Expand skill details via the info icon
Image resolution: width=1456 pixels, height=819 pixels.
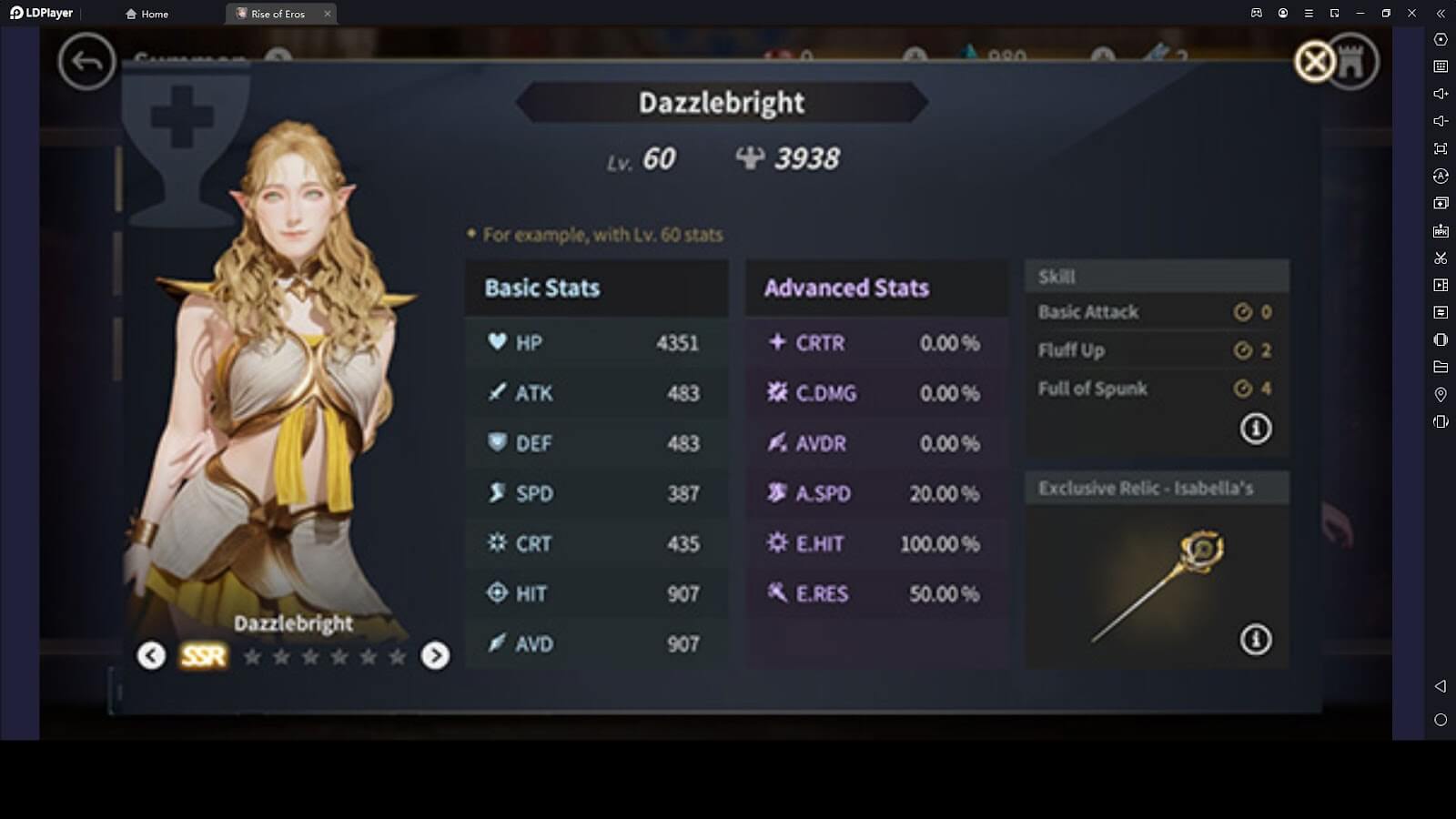point(1256,427)
